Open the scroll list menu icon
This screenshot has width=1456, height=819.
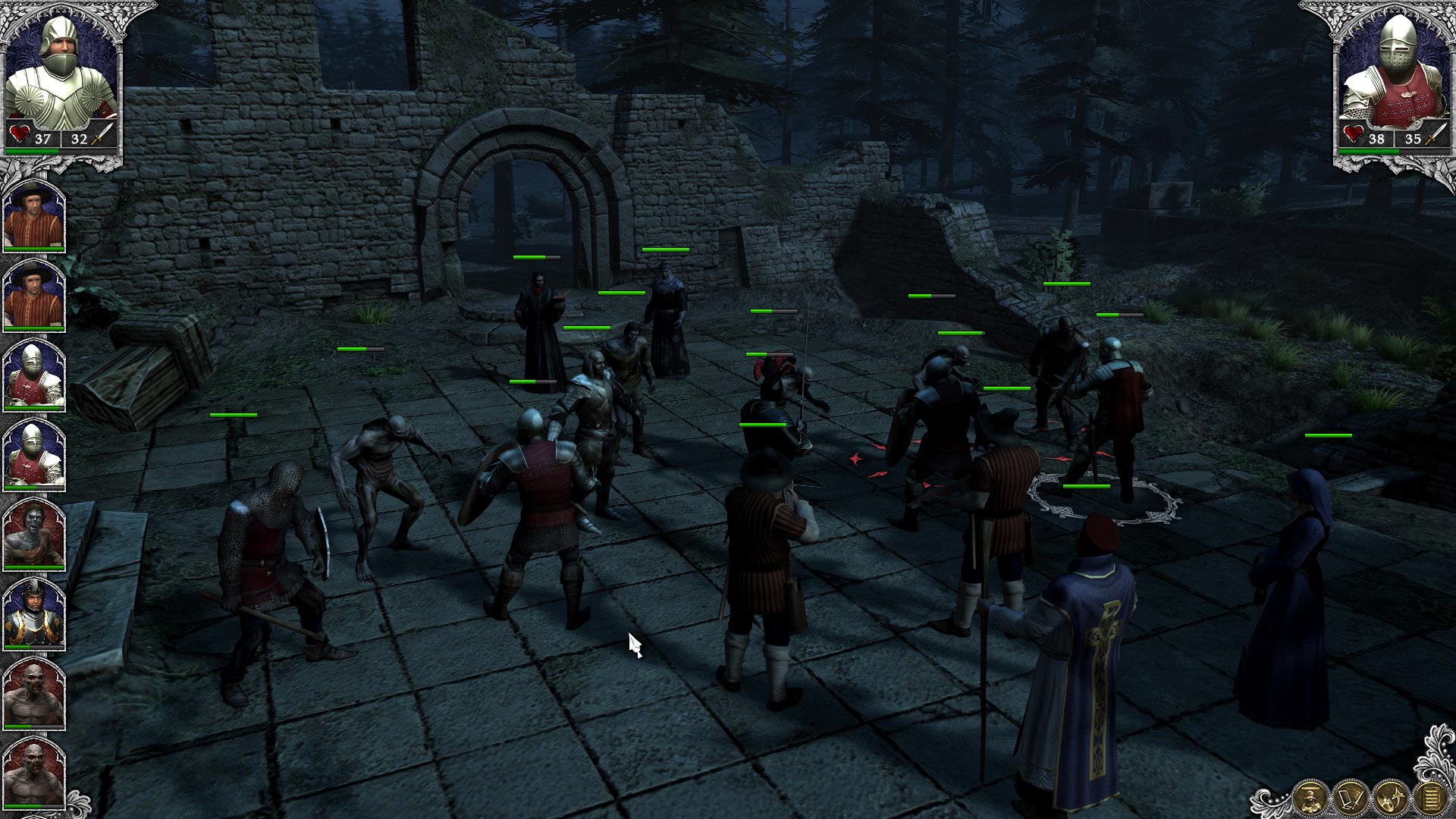pyautogui.click(x=1430, y=798)
